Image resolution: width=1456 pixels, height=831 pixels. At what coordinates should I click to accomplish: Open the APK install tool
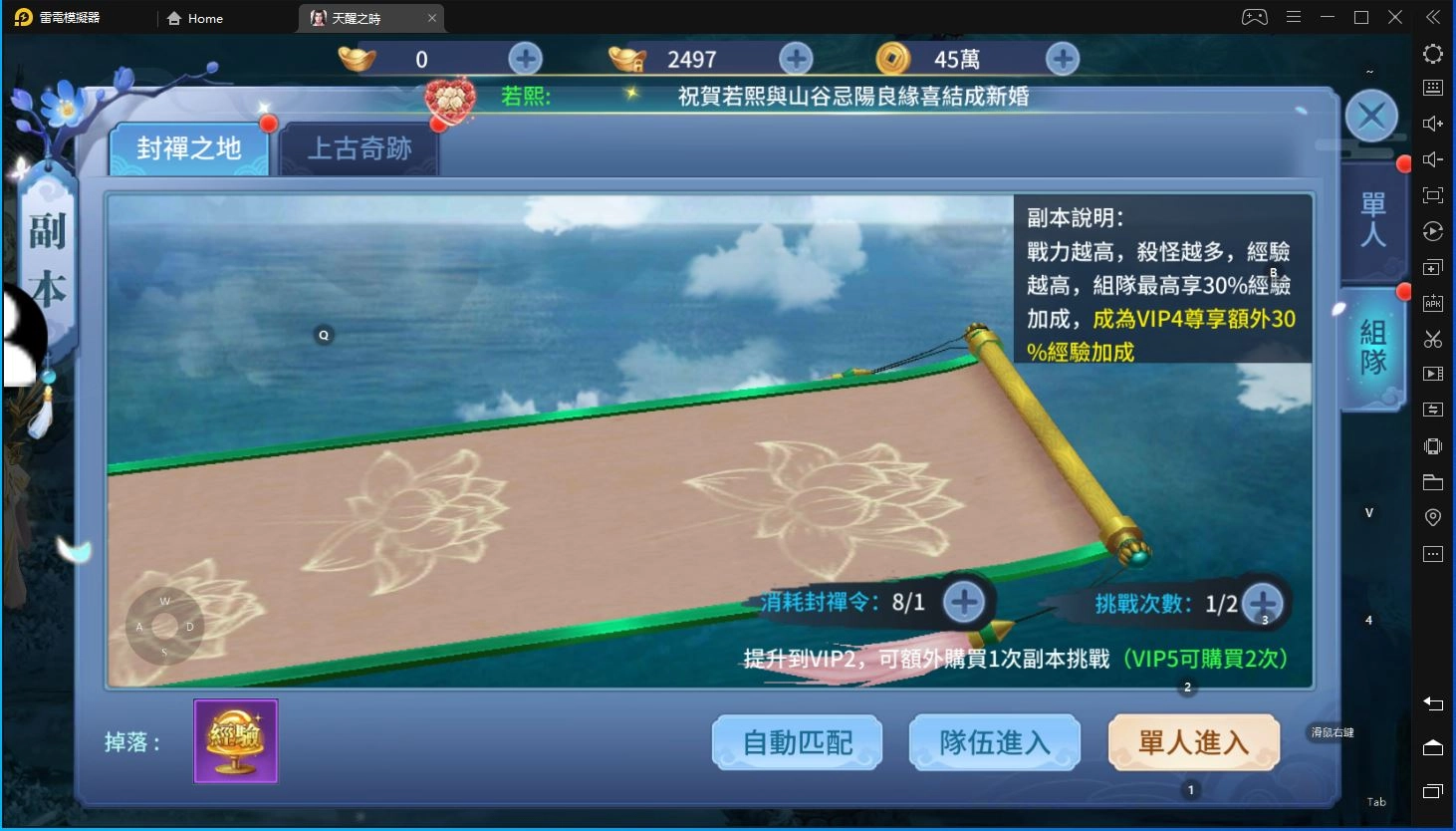pos(1432,303)
